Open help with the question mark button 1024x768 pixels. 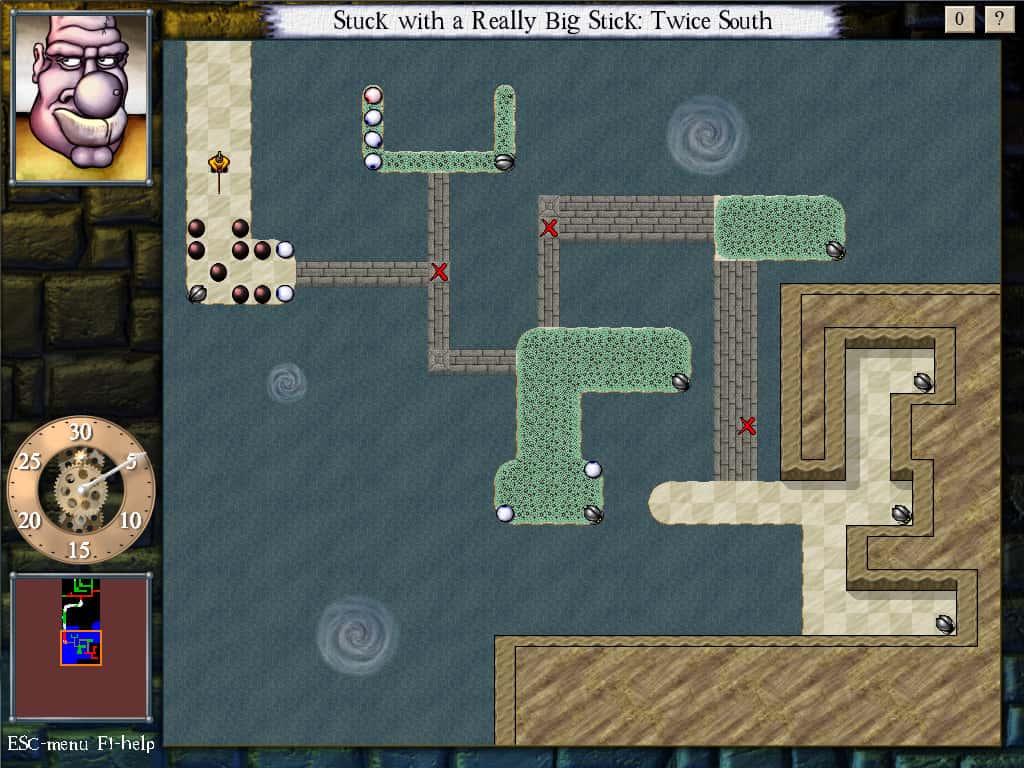click(997, 19)
